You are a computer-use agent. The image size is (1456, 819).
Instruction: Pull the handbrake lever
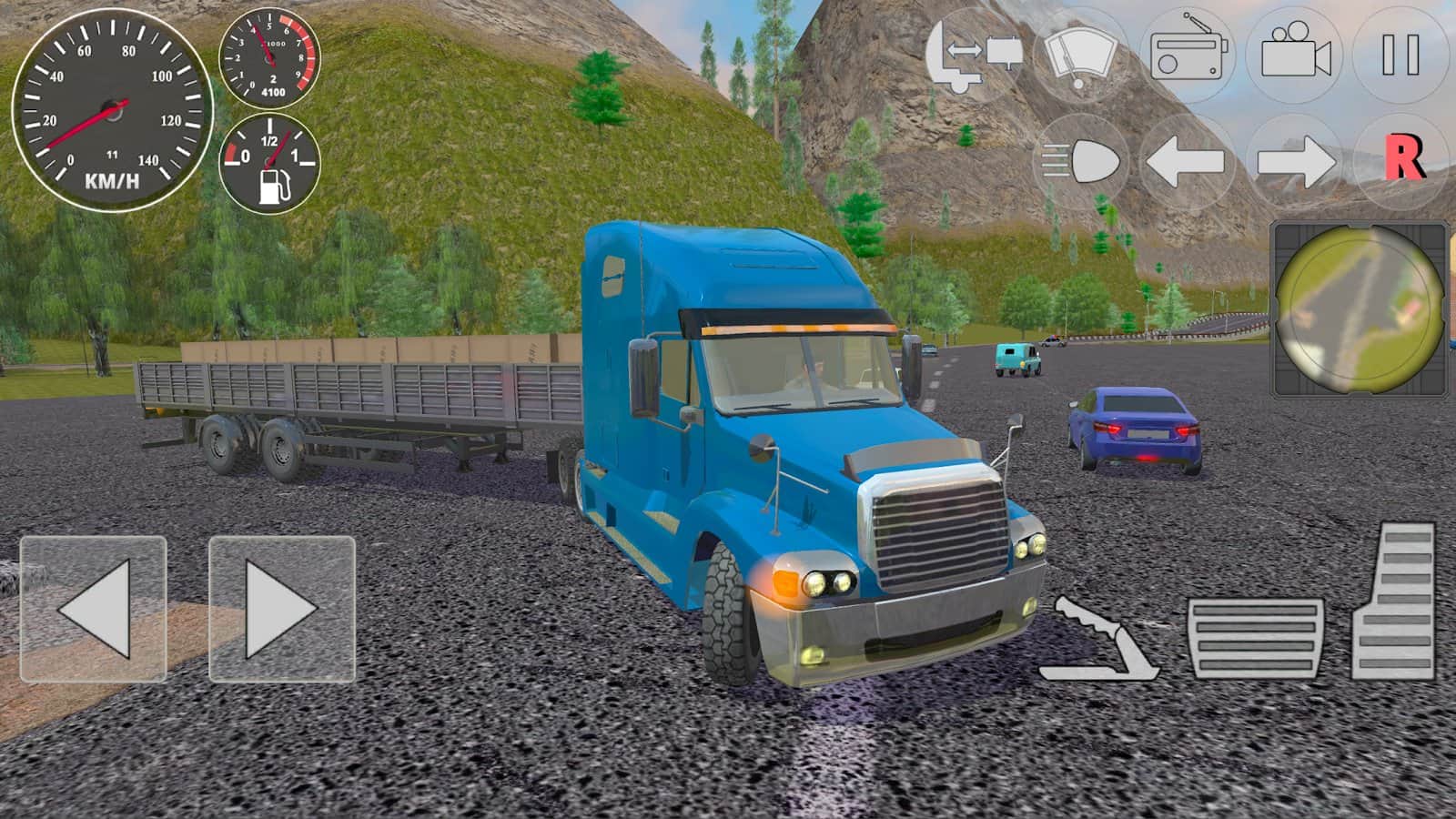coord(1098,640)
